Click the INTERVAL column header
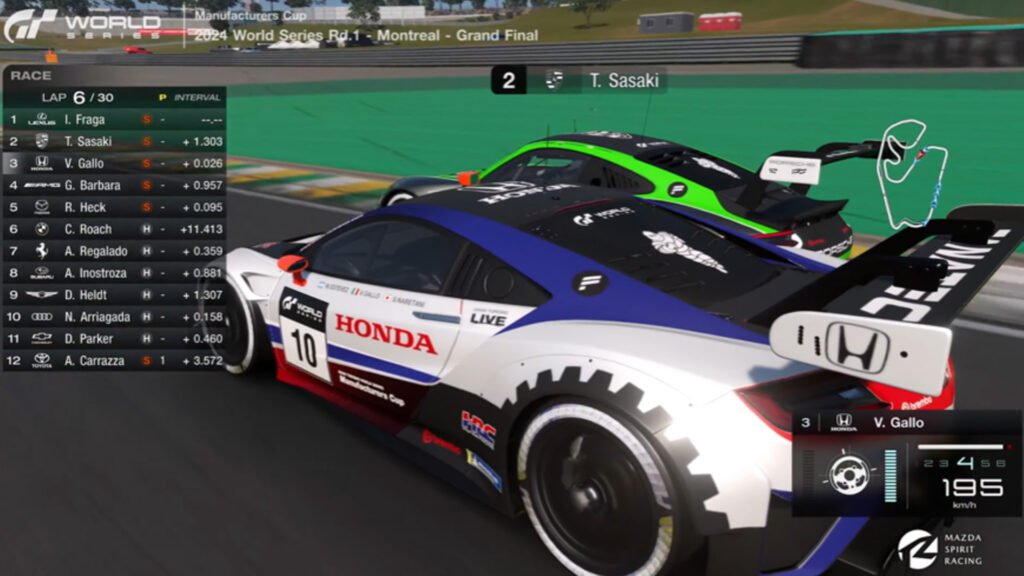Viewport: 1024px width, 576px height. pos(196,98)
